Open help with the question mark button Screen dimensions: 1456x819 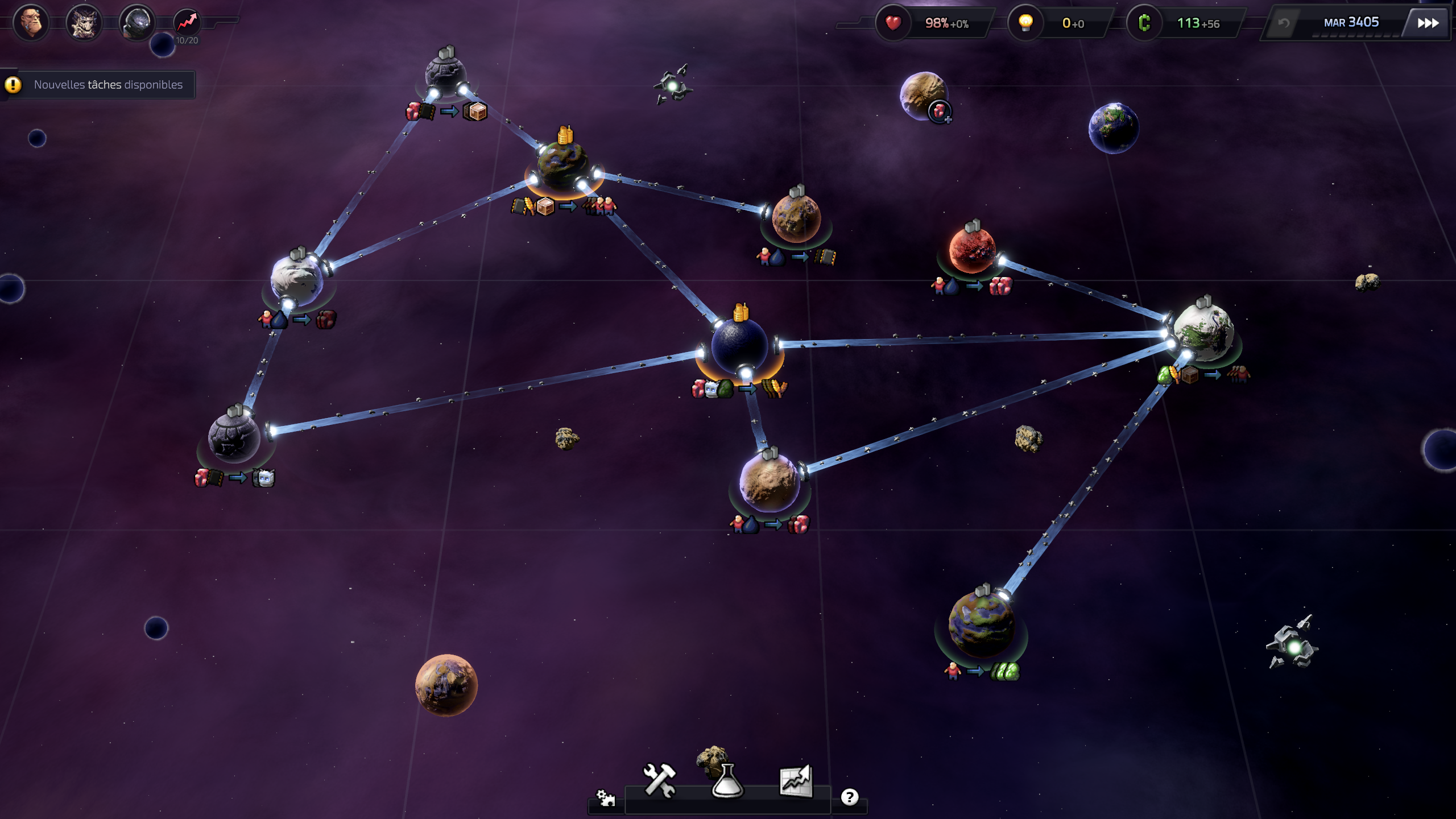click(849, 797)
